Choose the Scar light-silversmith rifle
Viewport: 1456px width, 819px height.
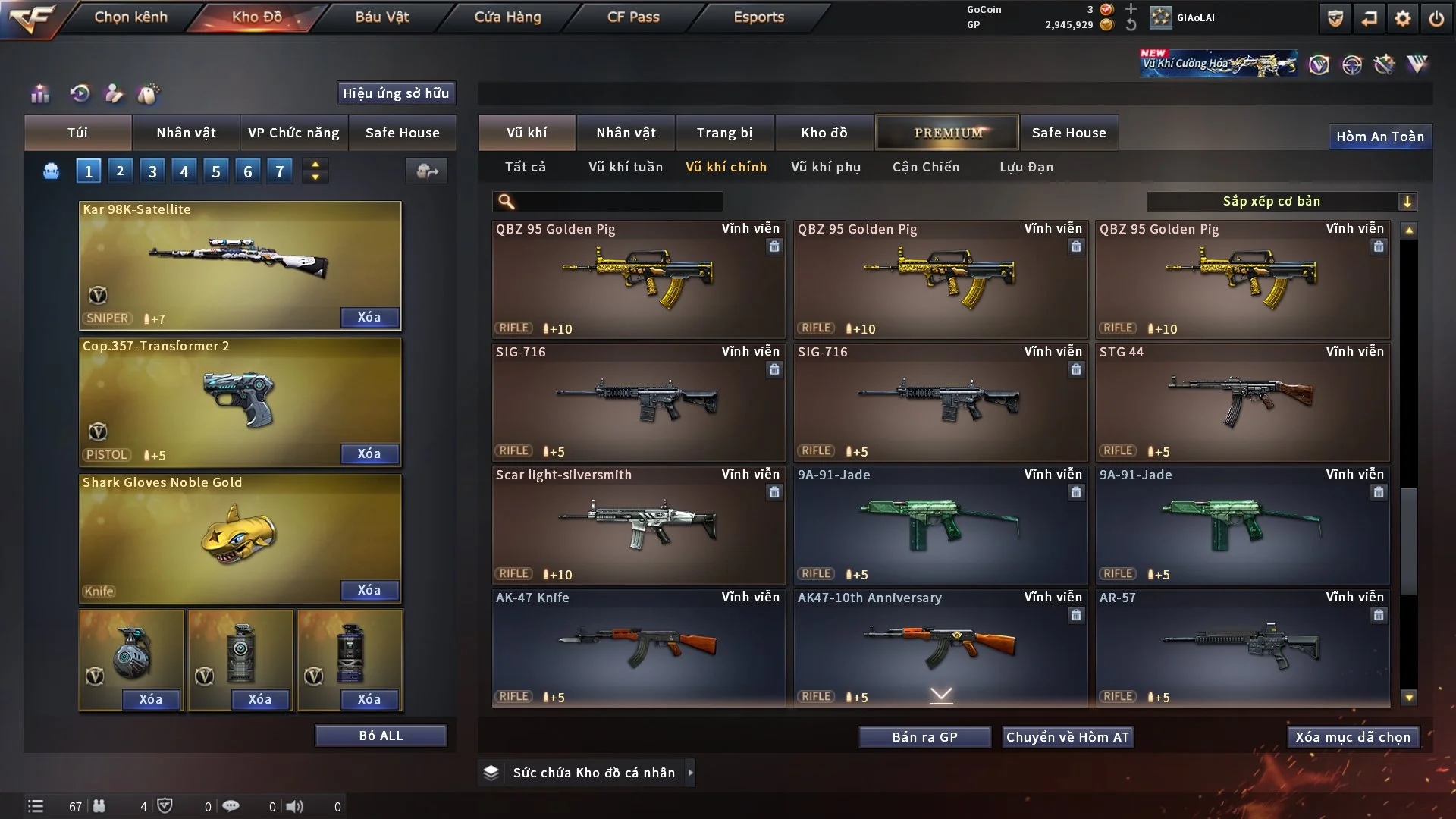coord(638,526)
